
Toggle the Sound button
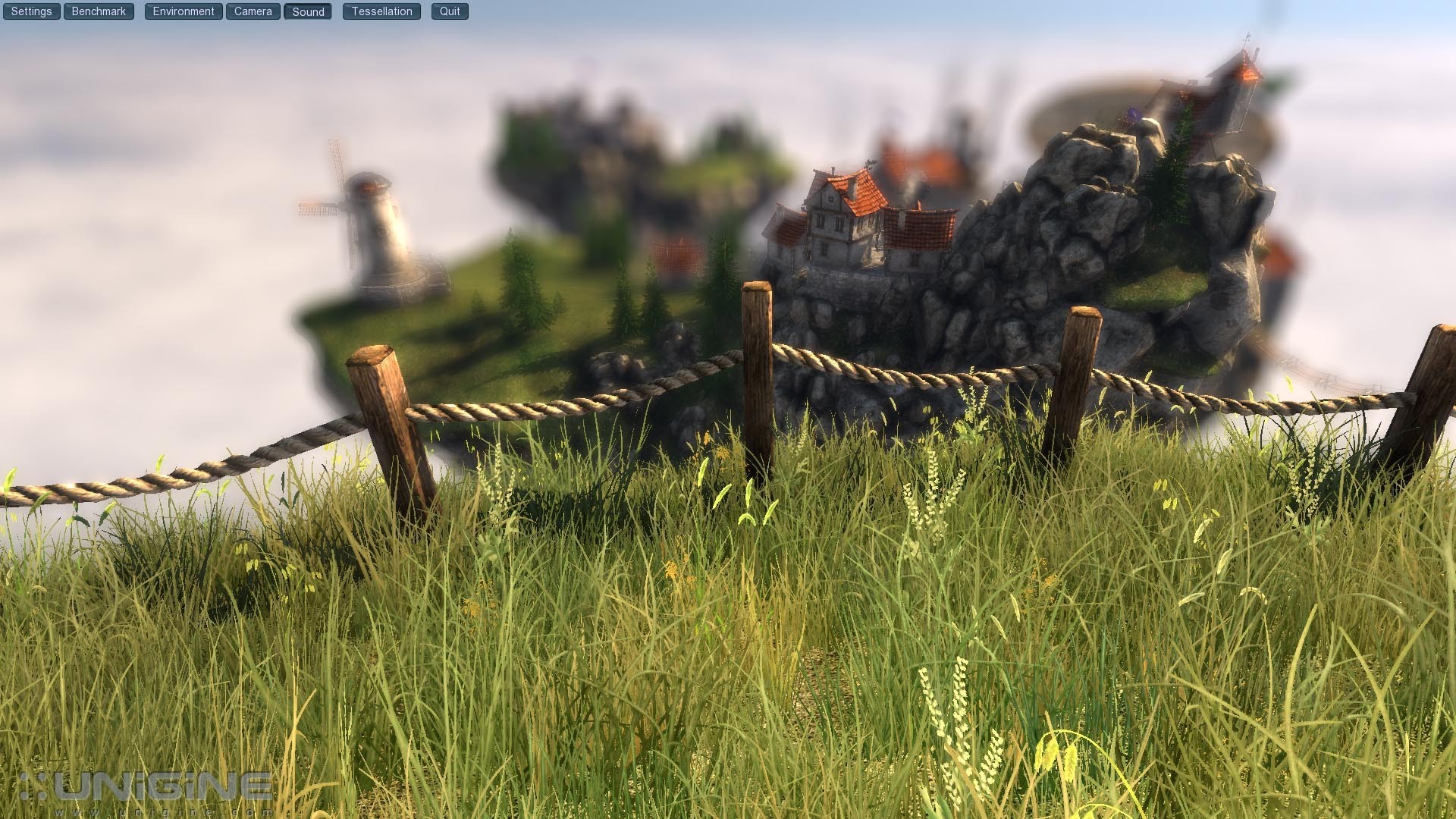click(308, 11)
